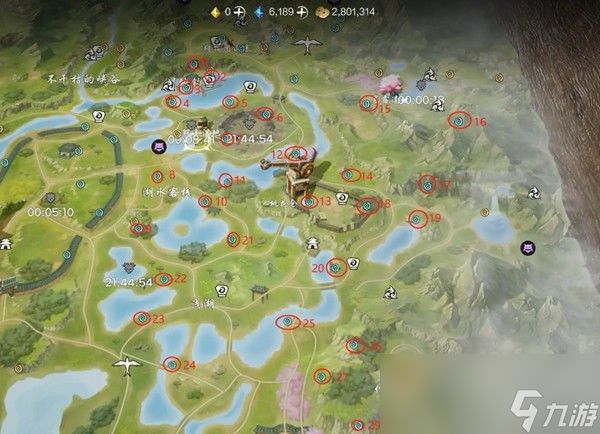Viewport: 600px width, 434px height.
Task: Select the purple demon mask marker near the right edge
Action: pyautogui.click(x=528, y=248)
